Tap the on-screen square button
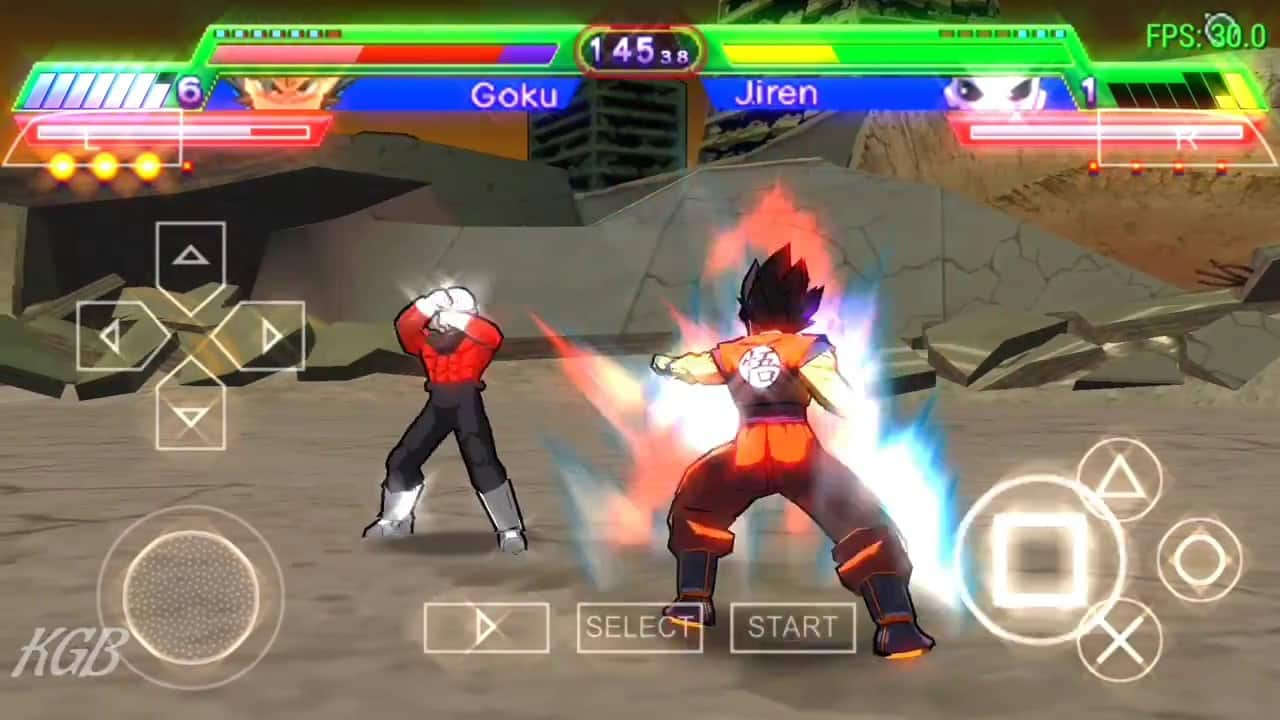This screenshot has height=720, width=1280. (x=1040, y=559)
